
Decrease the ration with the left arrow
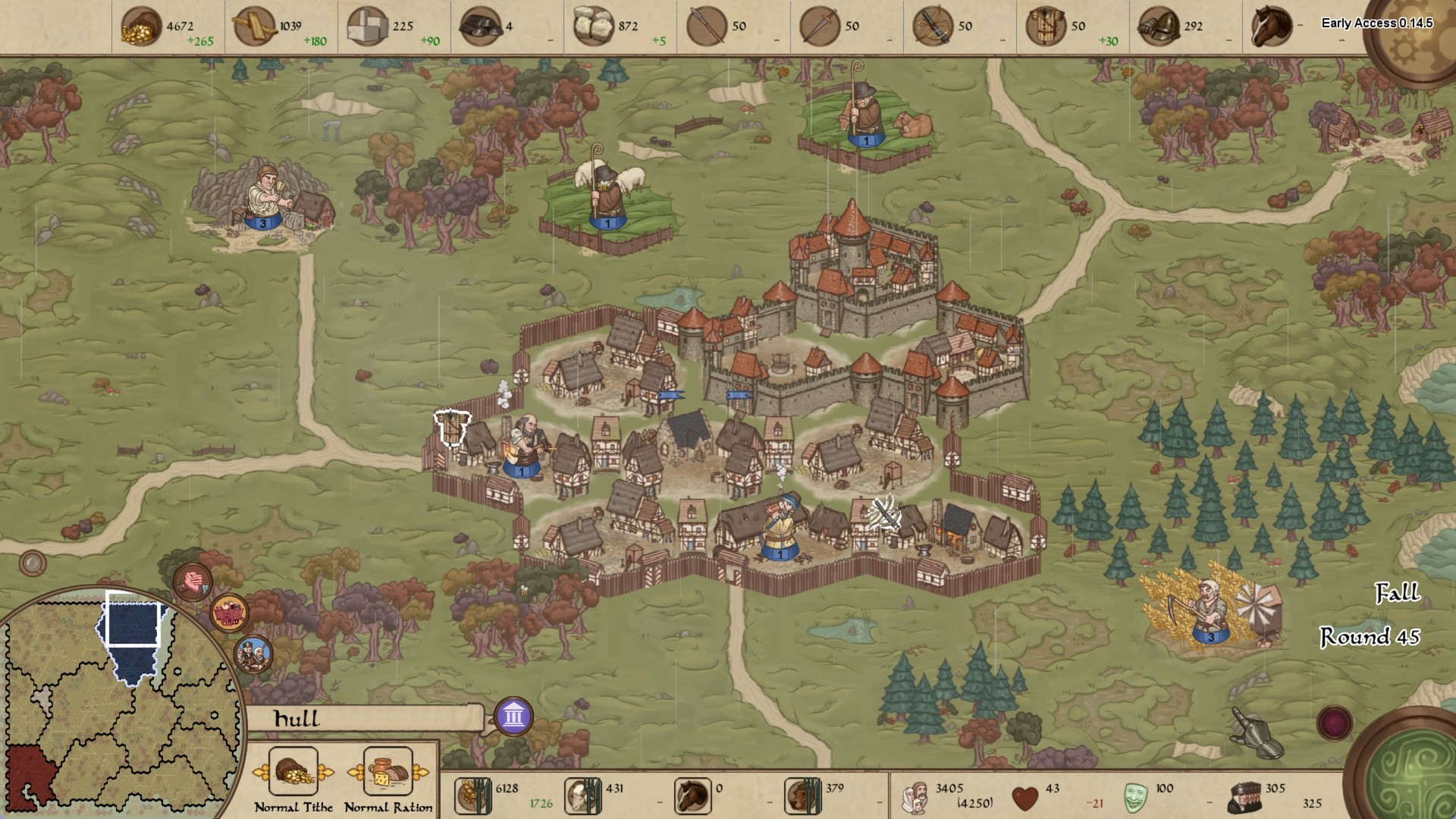(356, 773)
